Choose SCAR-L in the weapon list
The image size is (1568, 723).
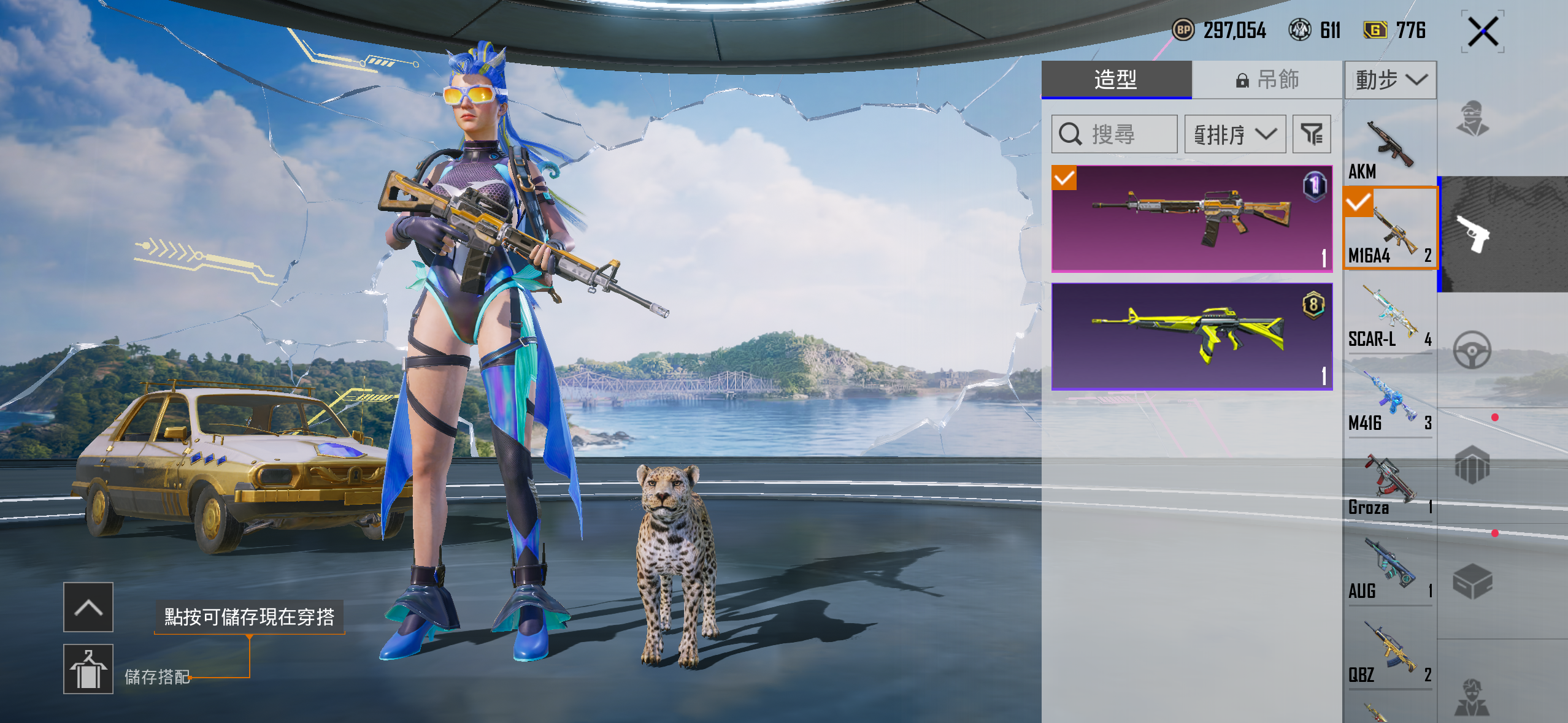pyautogui.click(x=1389, y=316)
